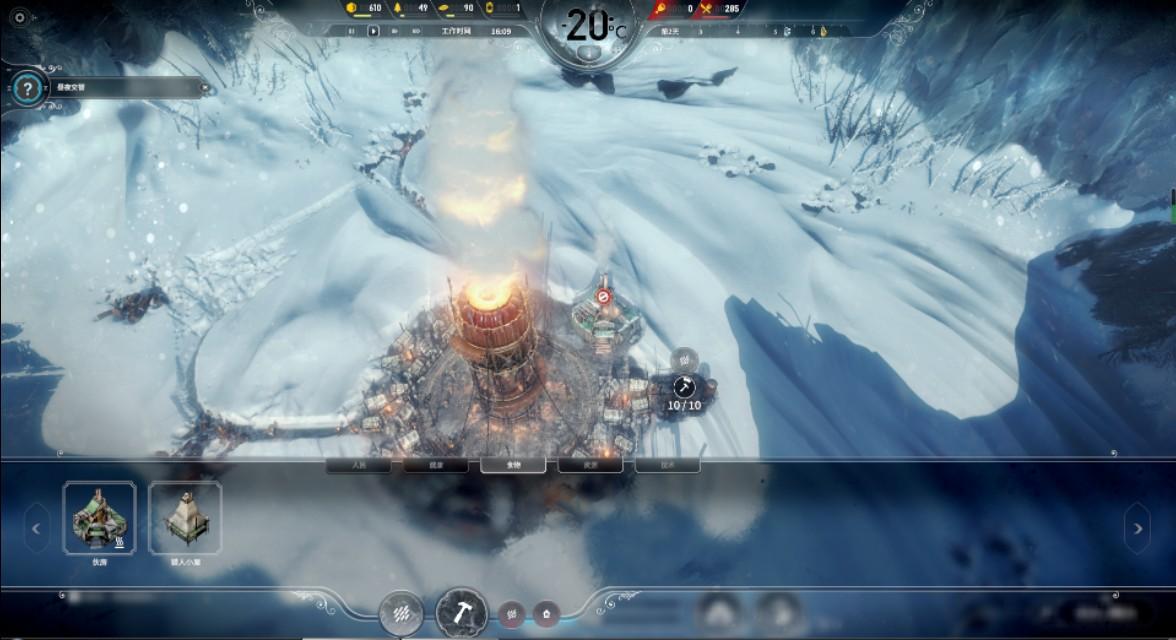Show next buildings with right arrow
This screenshot has height=640, width=1176.
coord(1137,528)
